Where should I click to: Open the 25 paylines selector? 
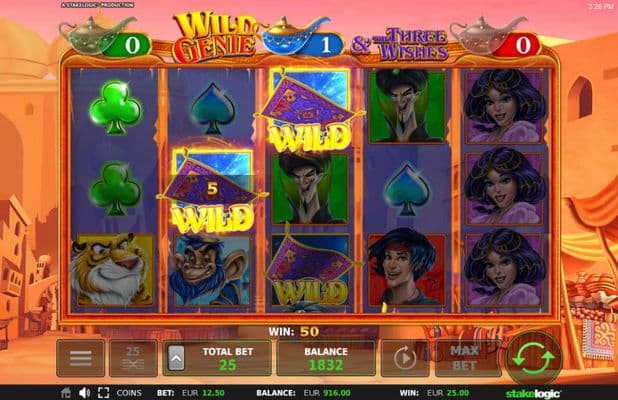point(133,357)
